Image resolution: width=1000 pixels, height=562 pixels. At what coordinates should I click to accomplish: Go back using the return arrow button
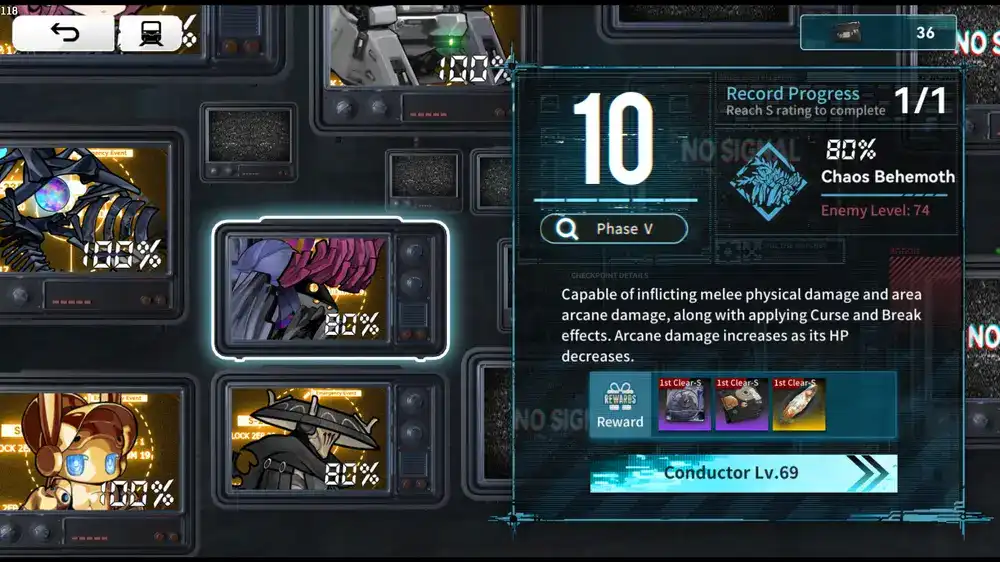point(63,34)
